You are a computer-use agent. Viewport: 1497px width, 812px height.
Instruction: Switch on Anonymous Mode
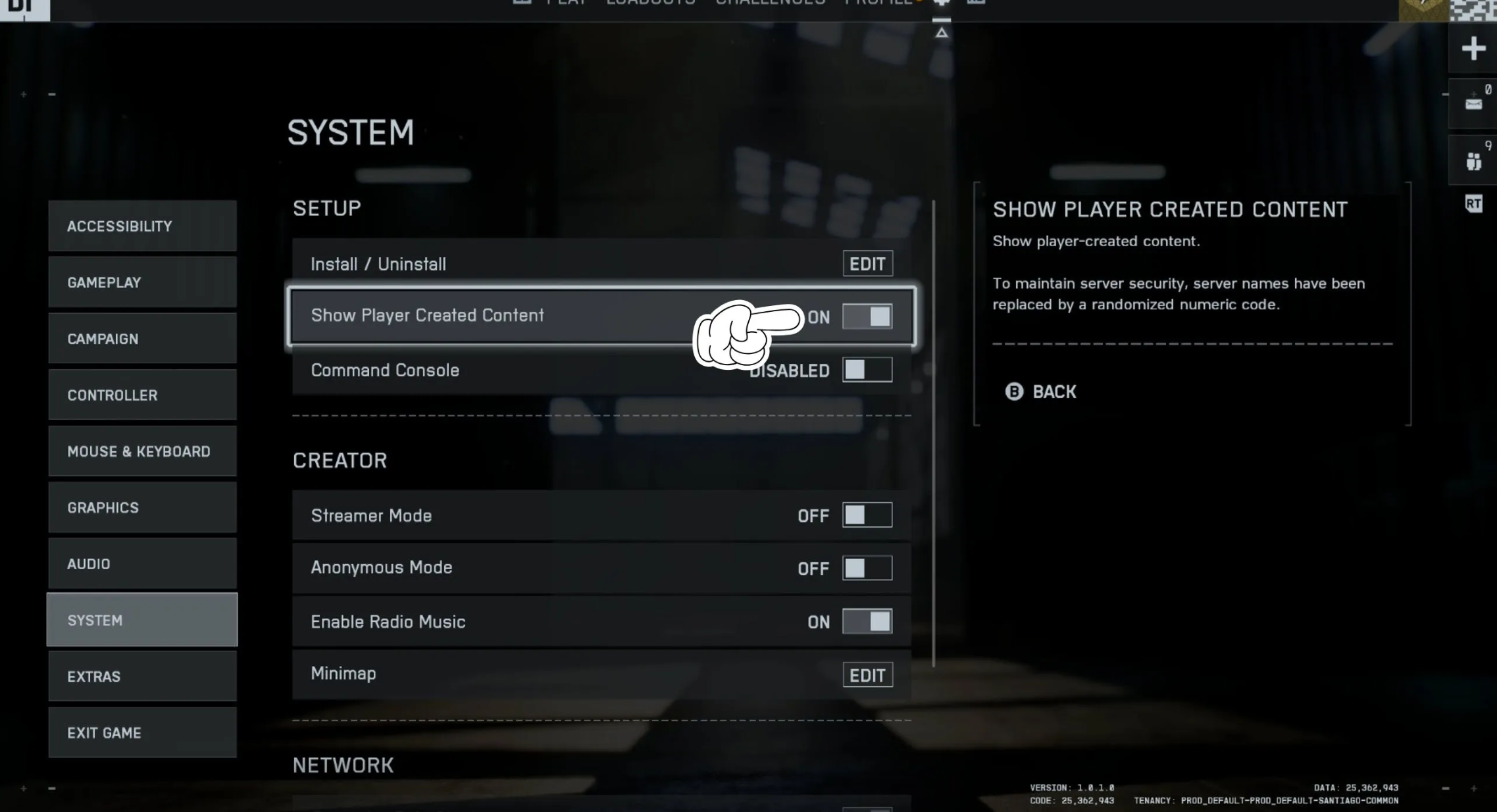click(x=867, y=568)
